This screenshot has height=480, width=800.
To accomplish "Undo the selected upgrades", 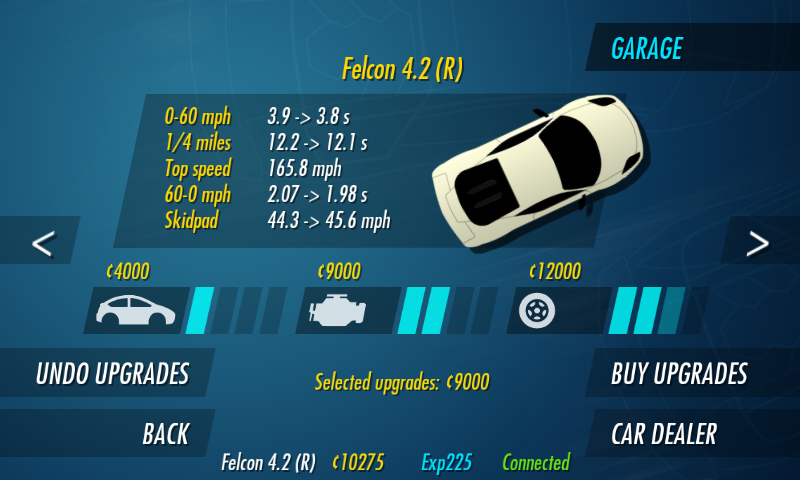I will (110, 374).
